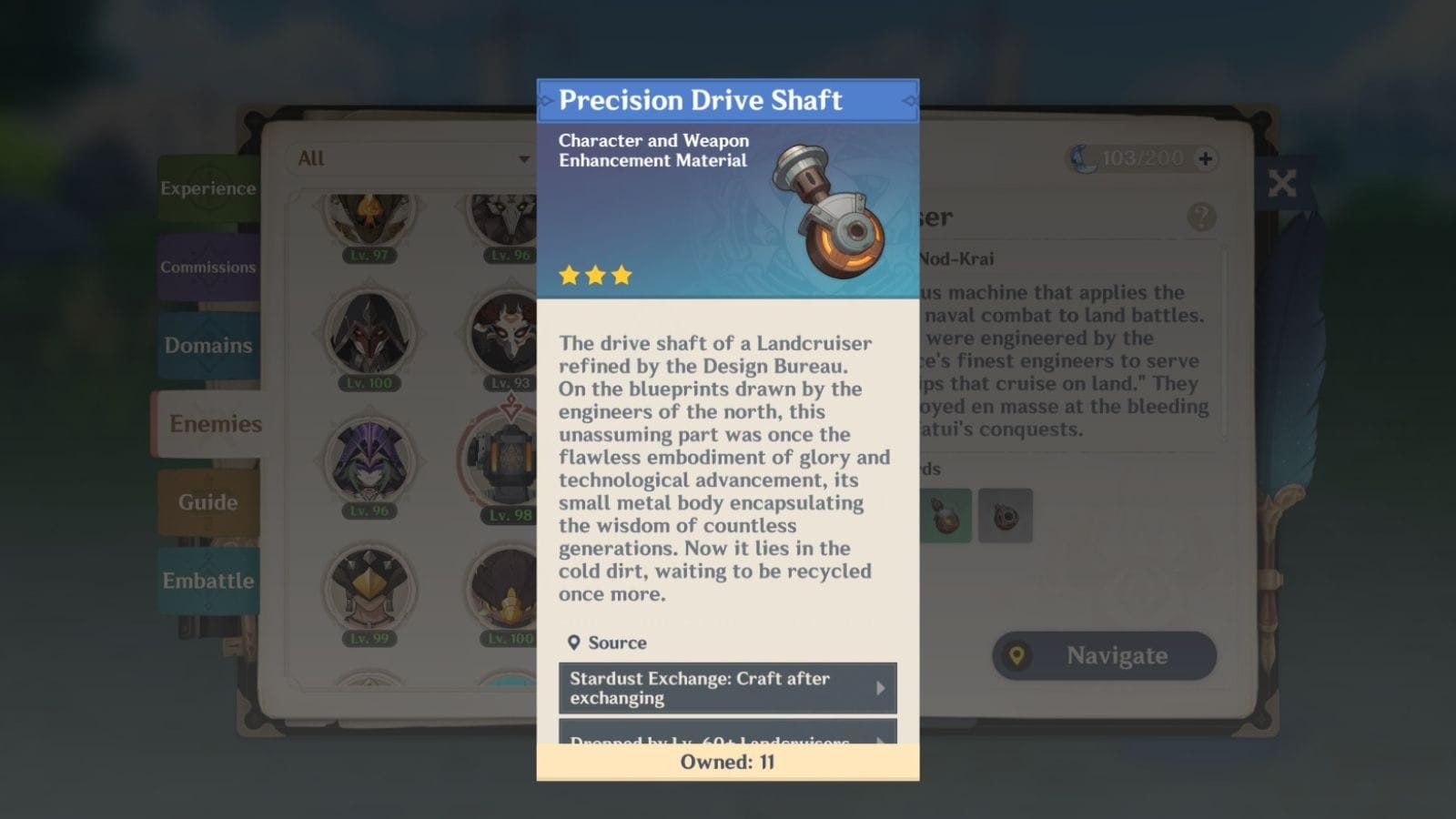Image resolution: width=1456 pixels, height=819 pixels.
Task: Open the Commissions tab
Action: [208, 267]
